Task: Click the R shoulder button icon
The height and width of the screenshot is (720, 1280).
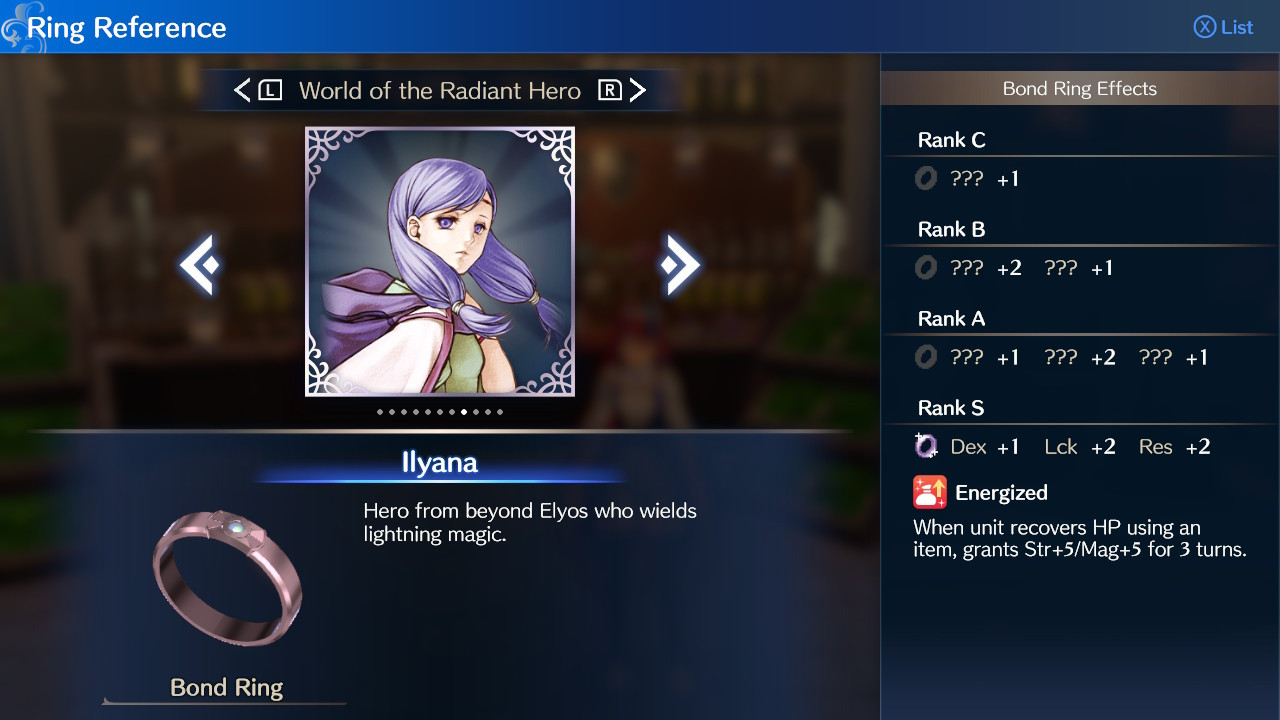Action: click(612, 90)
